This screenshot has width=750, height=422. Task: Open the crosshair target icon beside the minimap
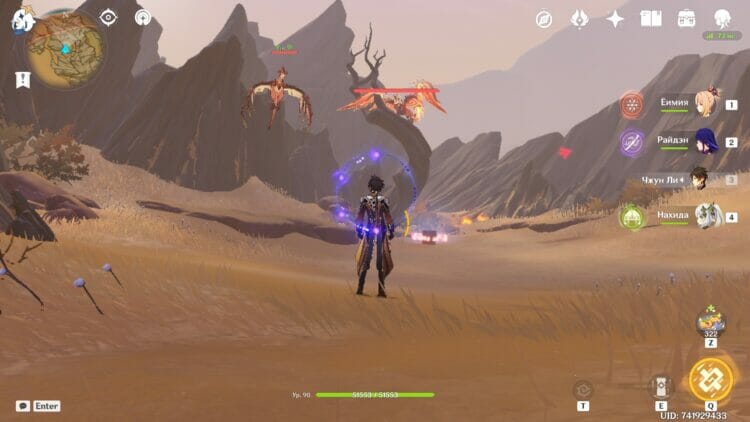[x=108, y=17]
